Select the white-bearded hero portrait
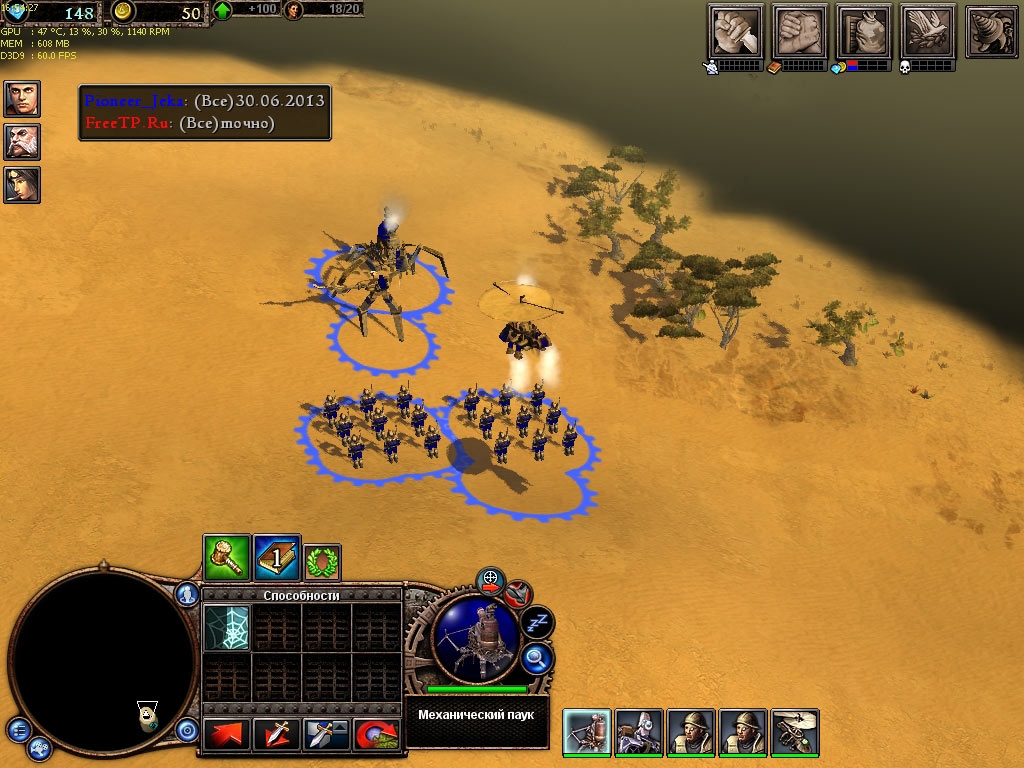 point(22,142)
